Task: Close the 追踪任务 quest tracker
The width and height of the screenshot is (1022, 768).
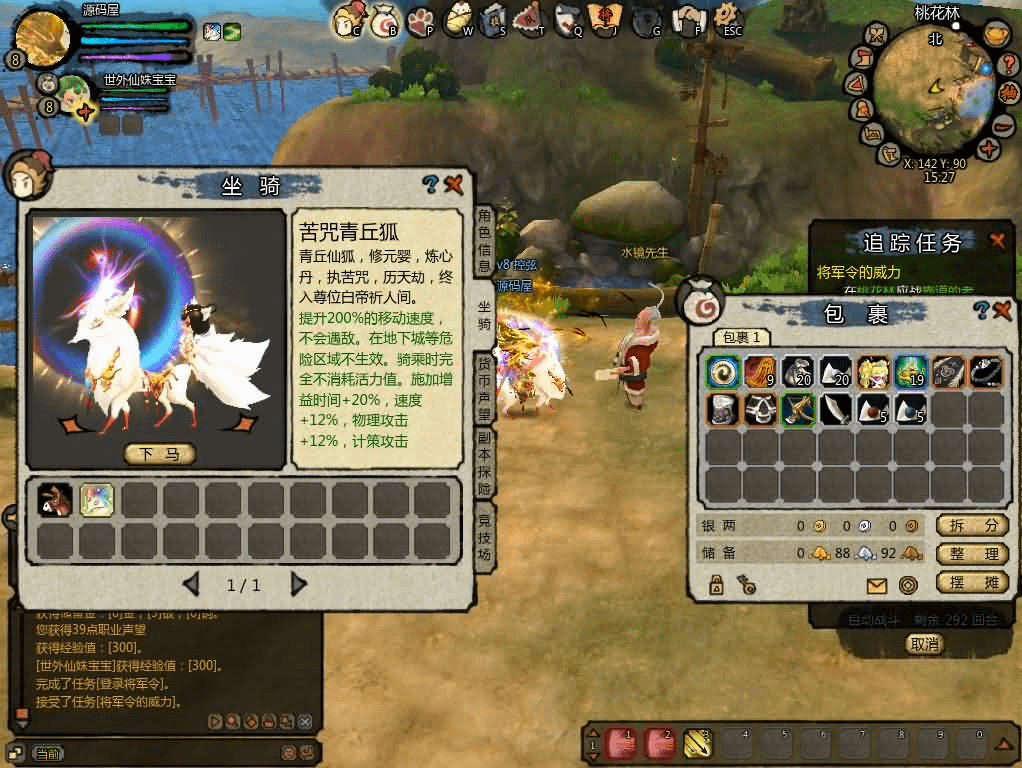Action: pos(997,241)
